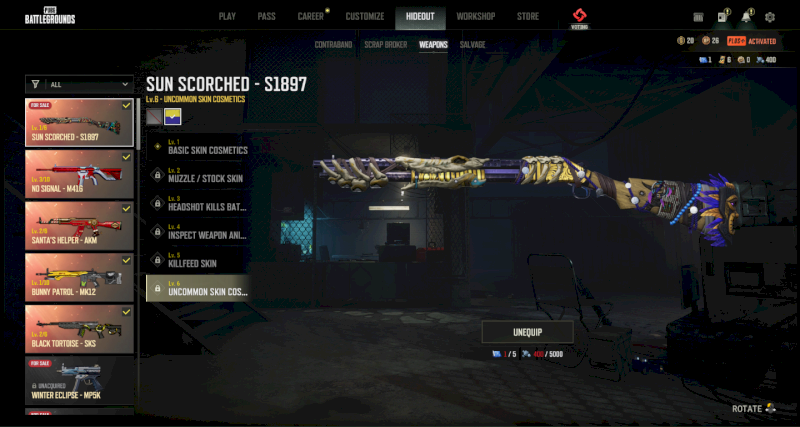This screenshot has width=800, height=427.
Task: Open the Workshop tab
Action: click(475, 17)
